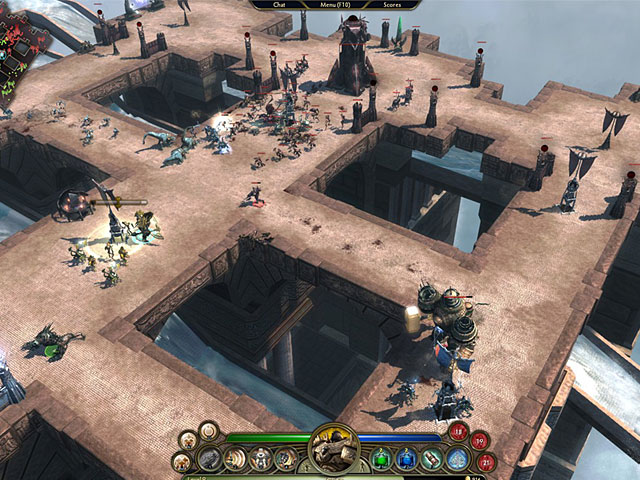The image size is (640, 480).
Task: Click the power symbol round button
Action: pos(209,431)
